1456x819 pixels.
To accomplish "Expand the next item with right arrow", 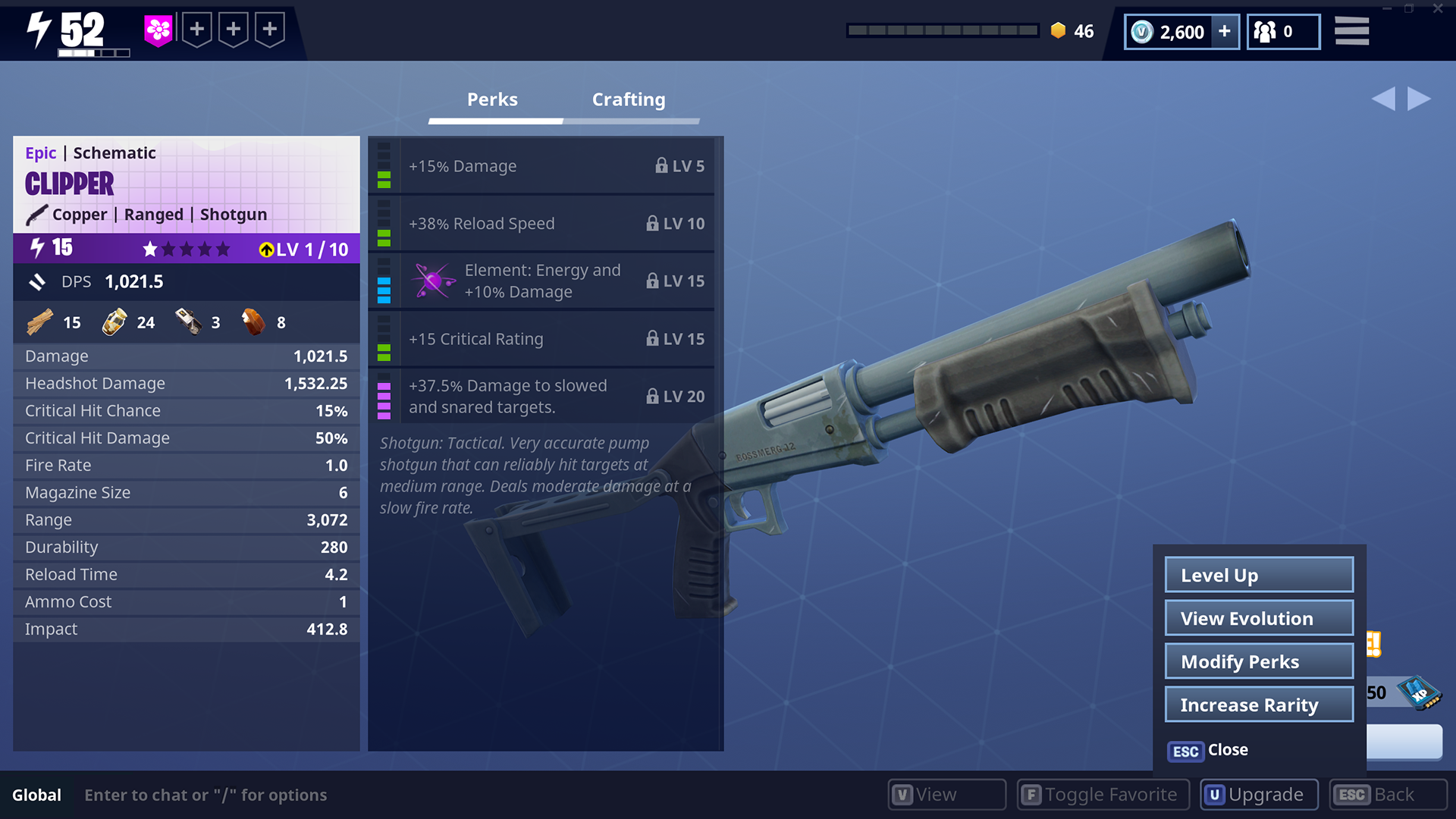I will 1418,98.
